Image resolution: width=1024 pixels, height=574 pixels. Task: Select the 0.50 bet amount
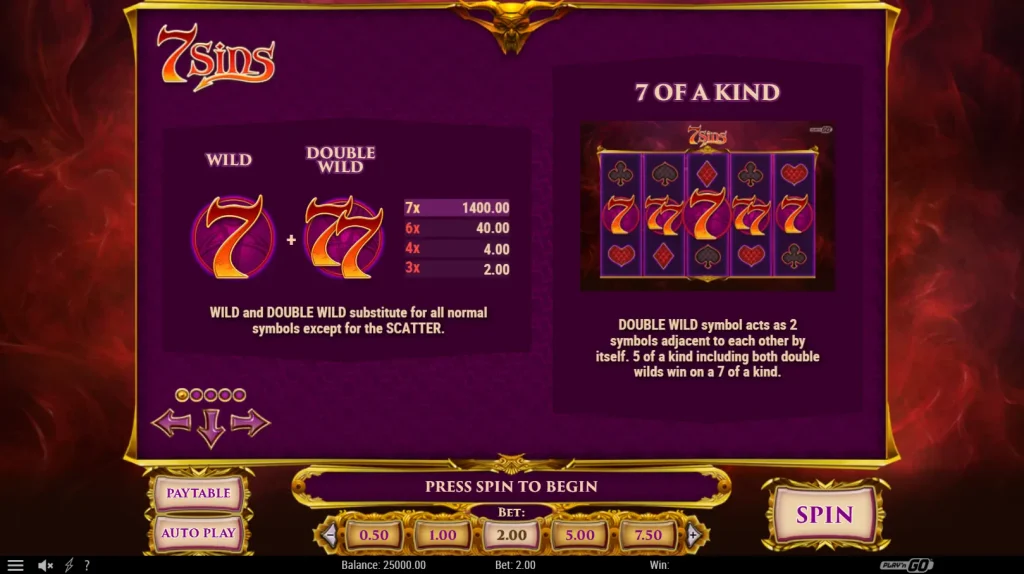[373, 535]
